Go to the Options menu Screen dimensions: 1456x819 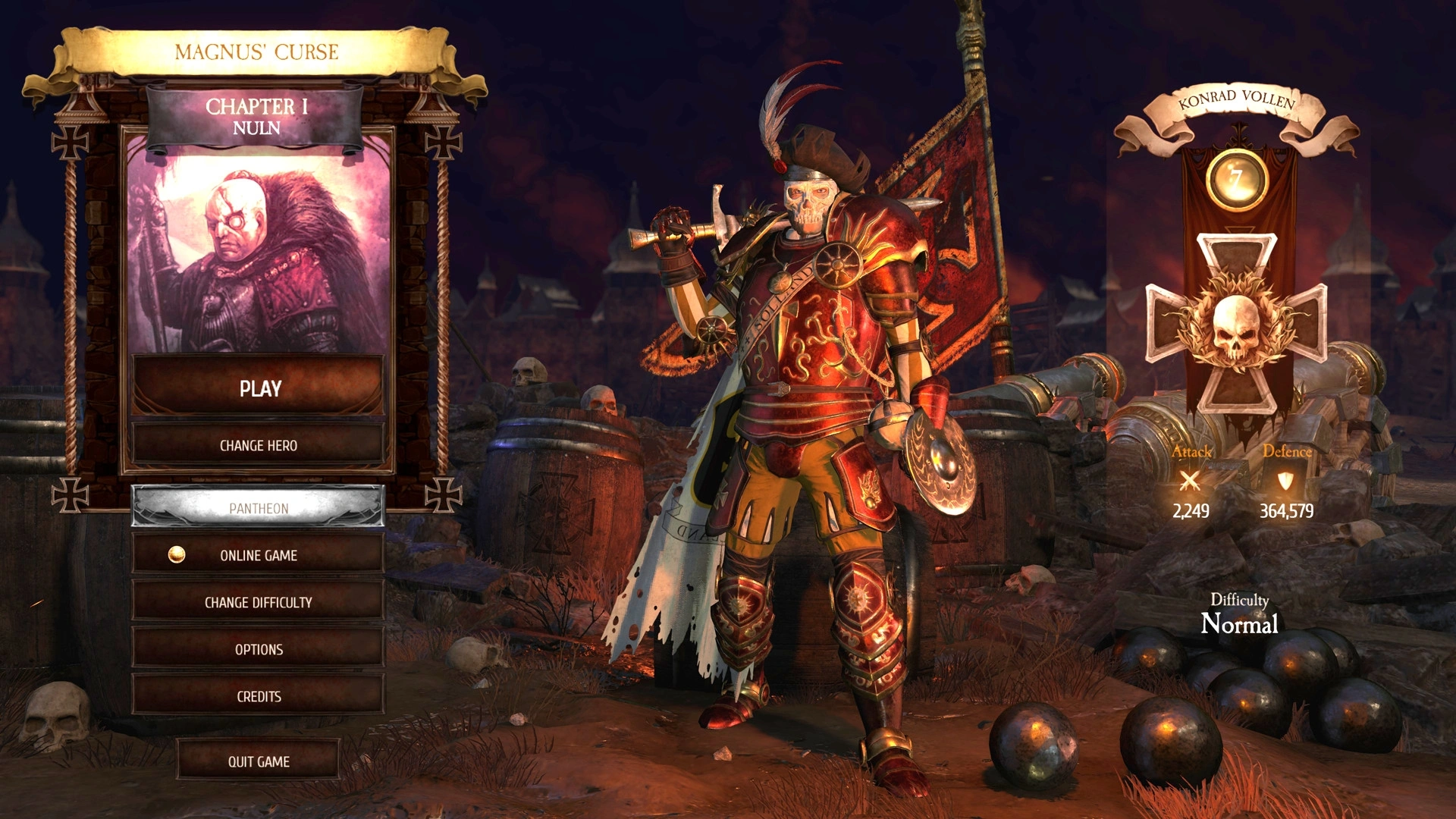(x=259, y=649)
